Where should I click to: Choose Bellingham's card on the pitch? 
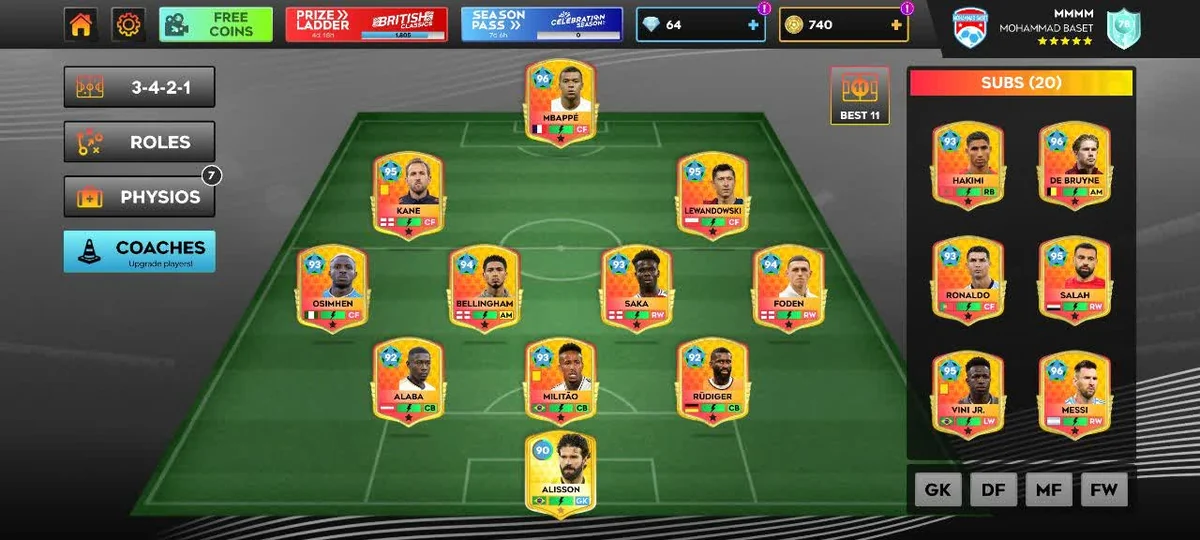click(484, 288)
